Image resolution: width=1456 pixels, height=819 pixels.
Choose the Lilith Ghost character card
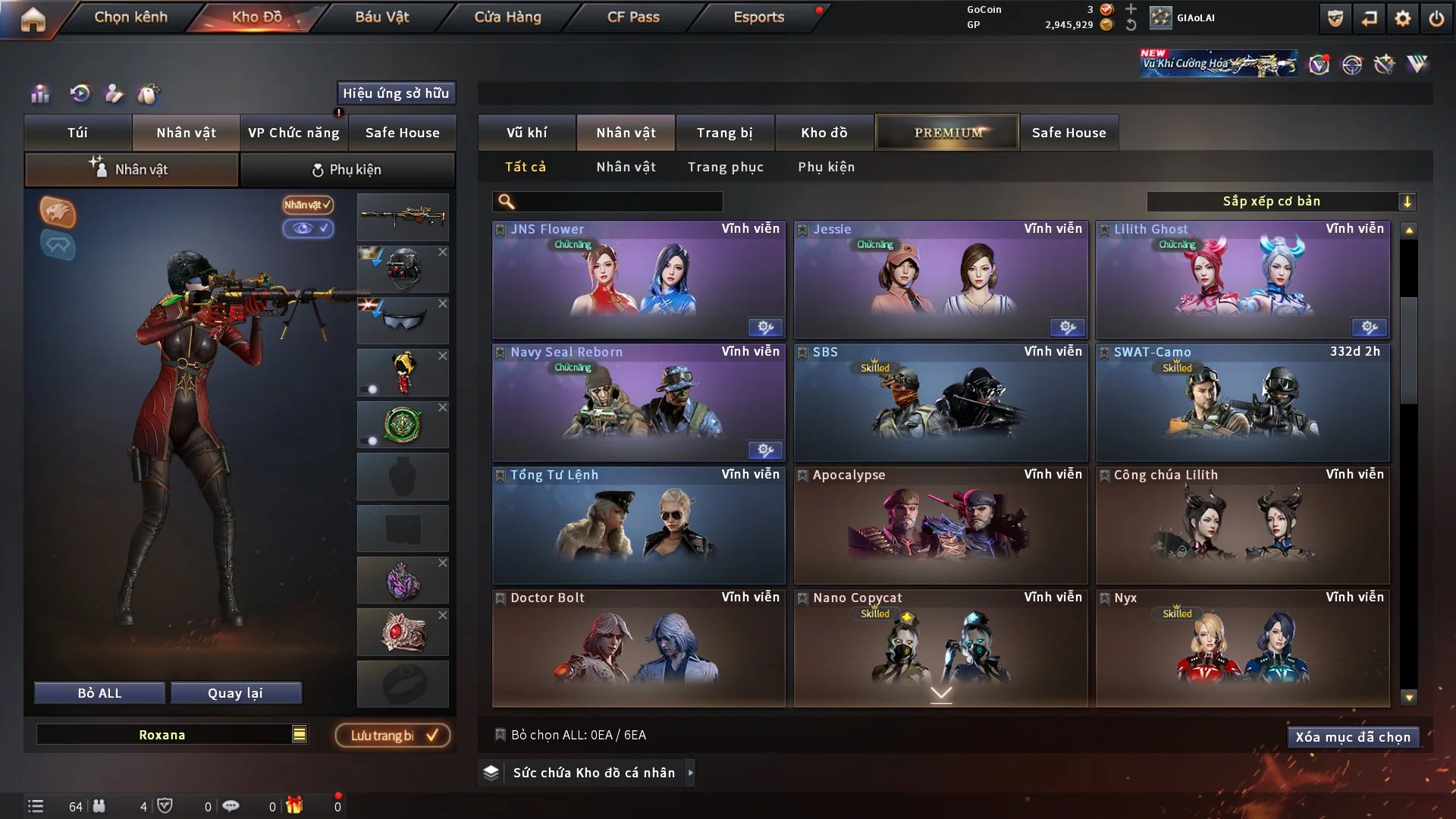(1242, 280)
